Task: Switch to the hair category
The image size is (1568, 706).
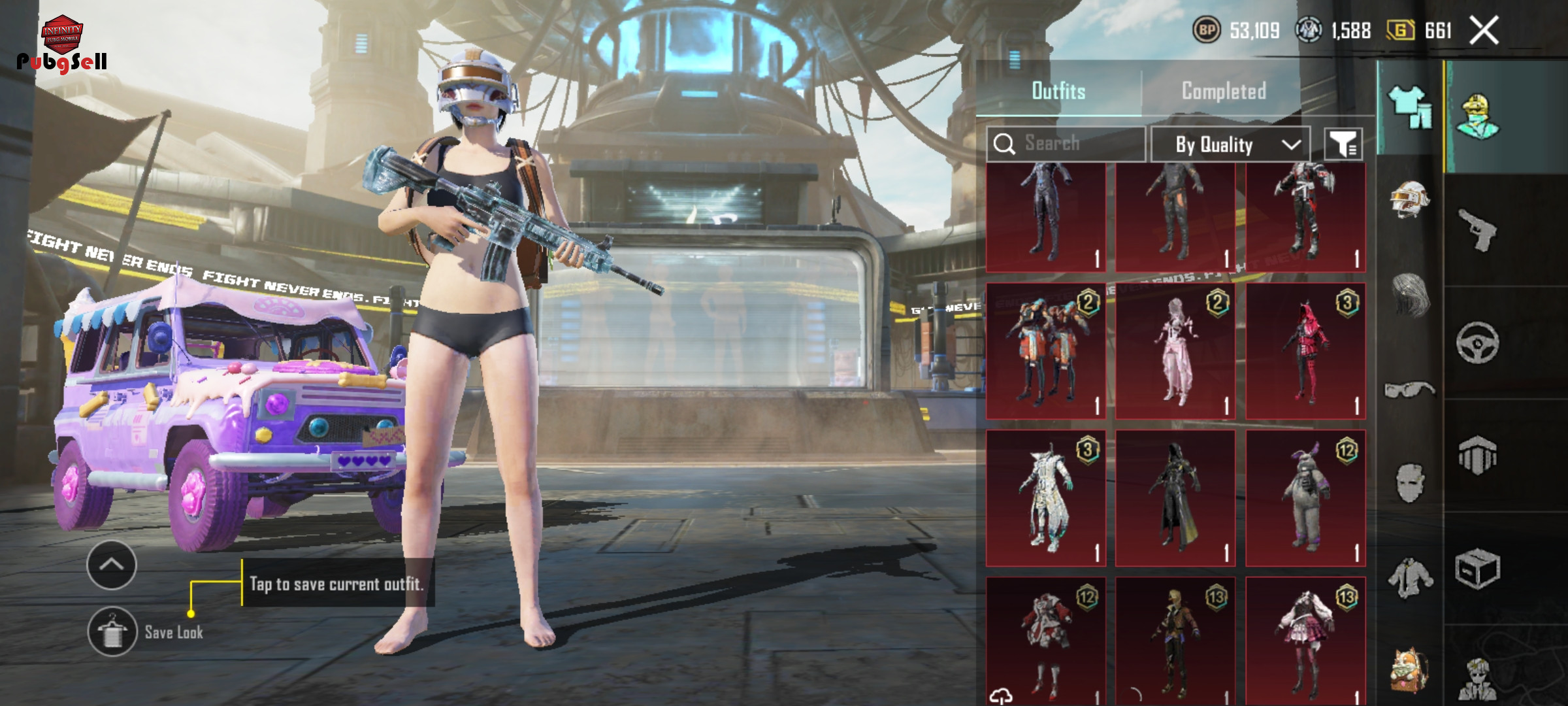Action: click(1410, 295)
